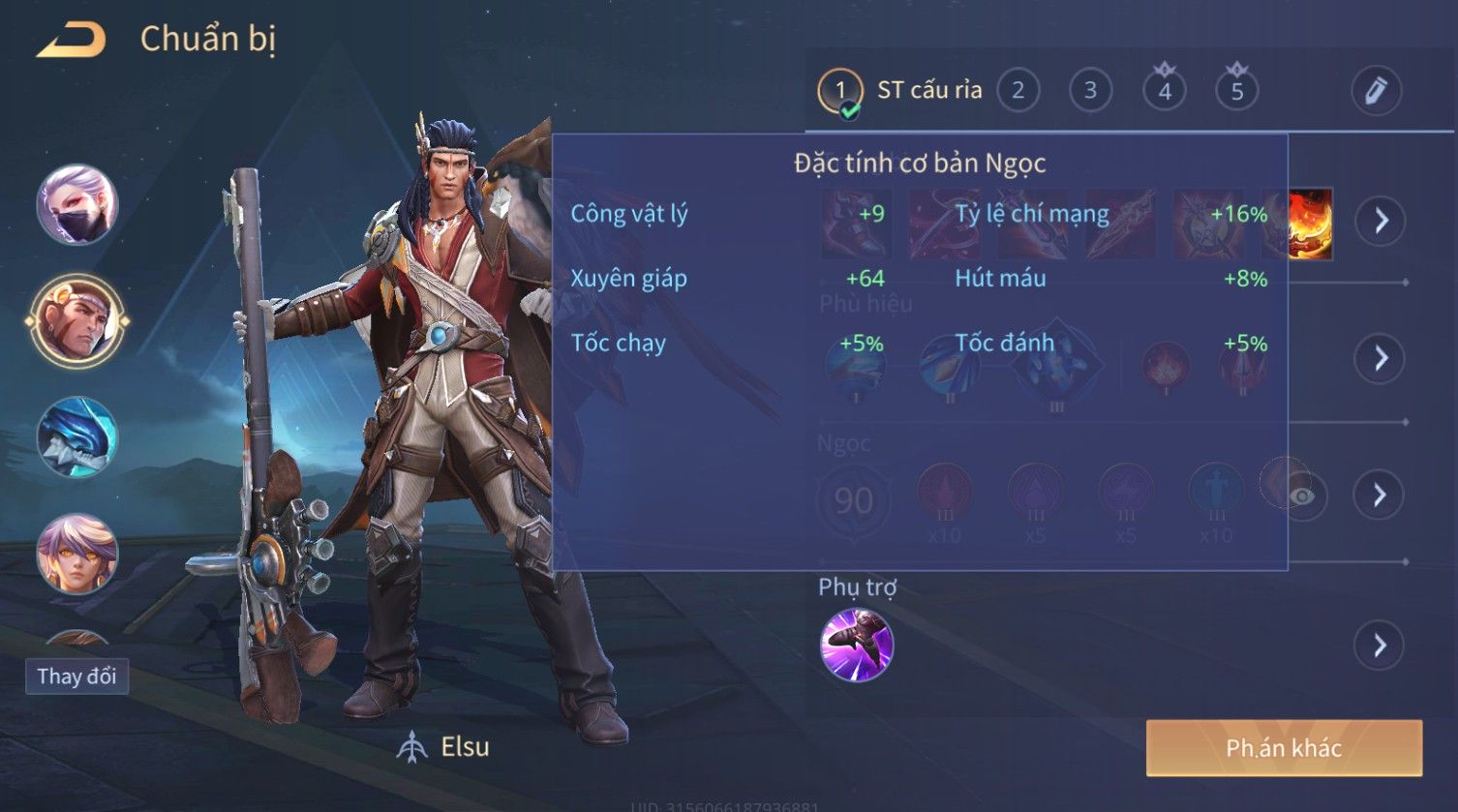This screenshot has width=1458, height=812.
Task: Open the equipment items arrow
Action: (x=1381, y=221)
